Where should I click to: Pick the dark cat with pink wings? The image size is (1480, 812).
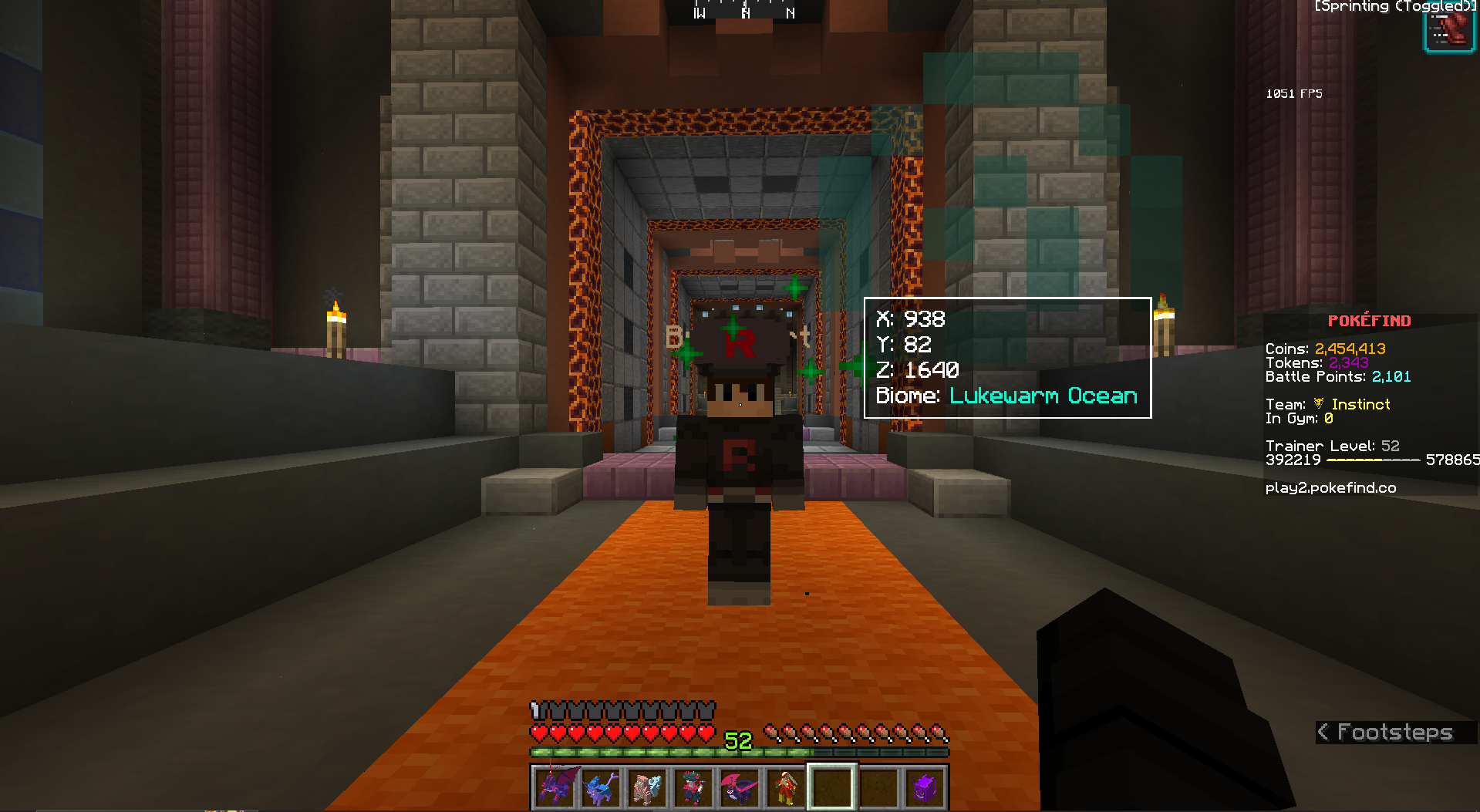pos(740,787)
